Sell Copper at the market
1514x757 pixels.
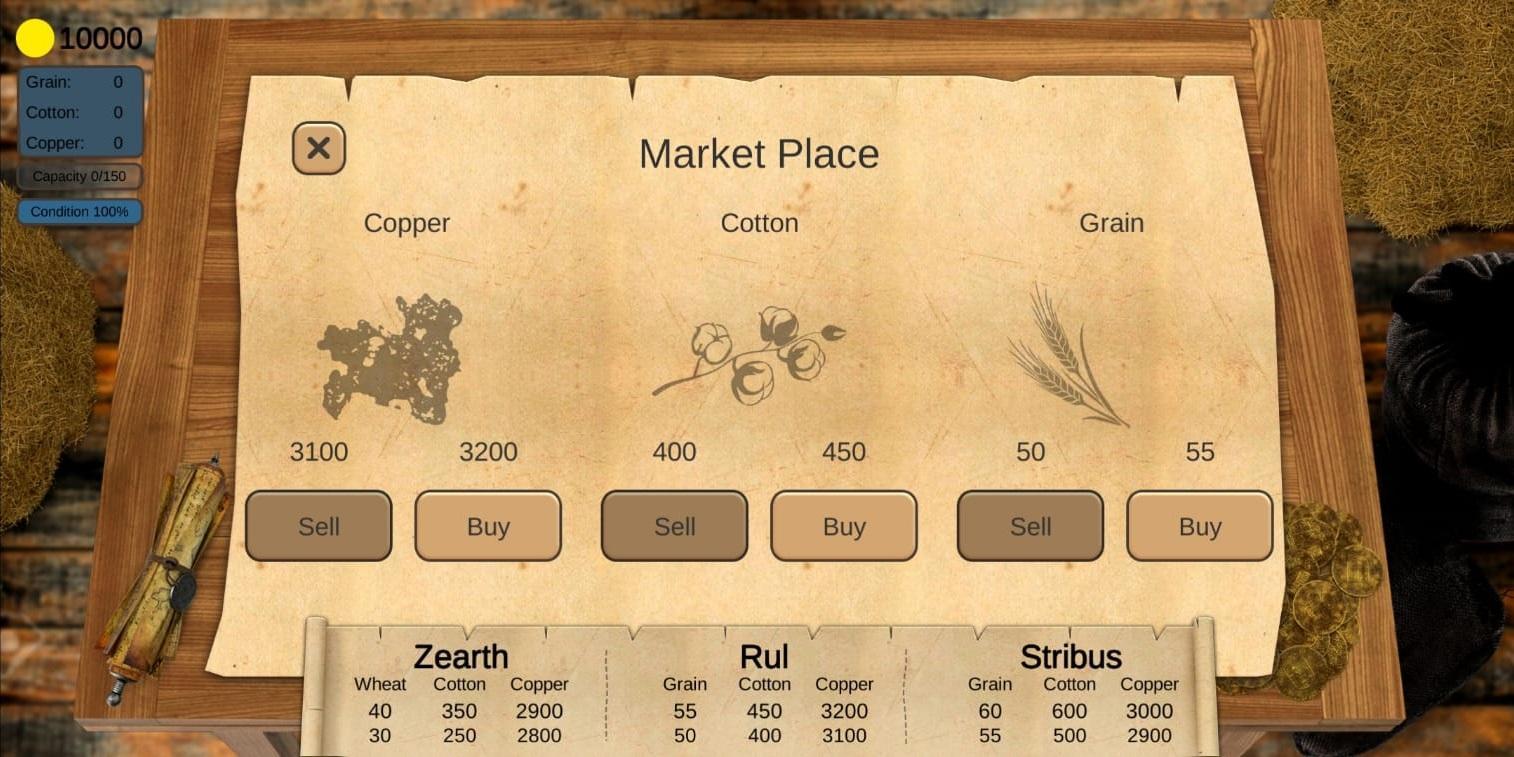coord(318,525)
